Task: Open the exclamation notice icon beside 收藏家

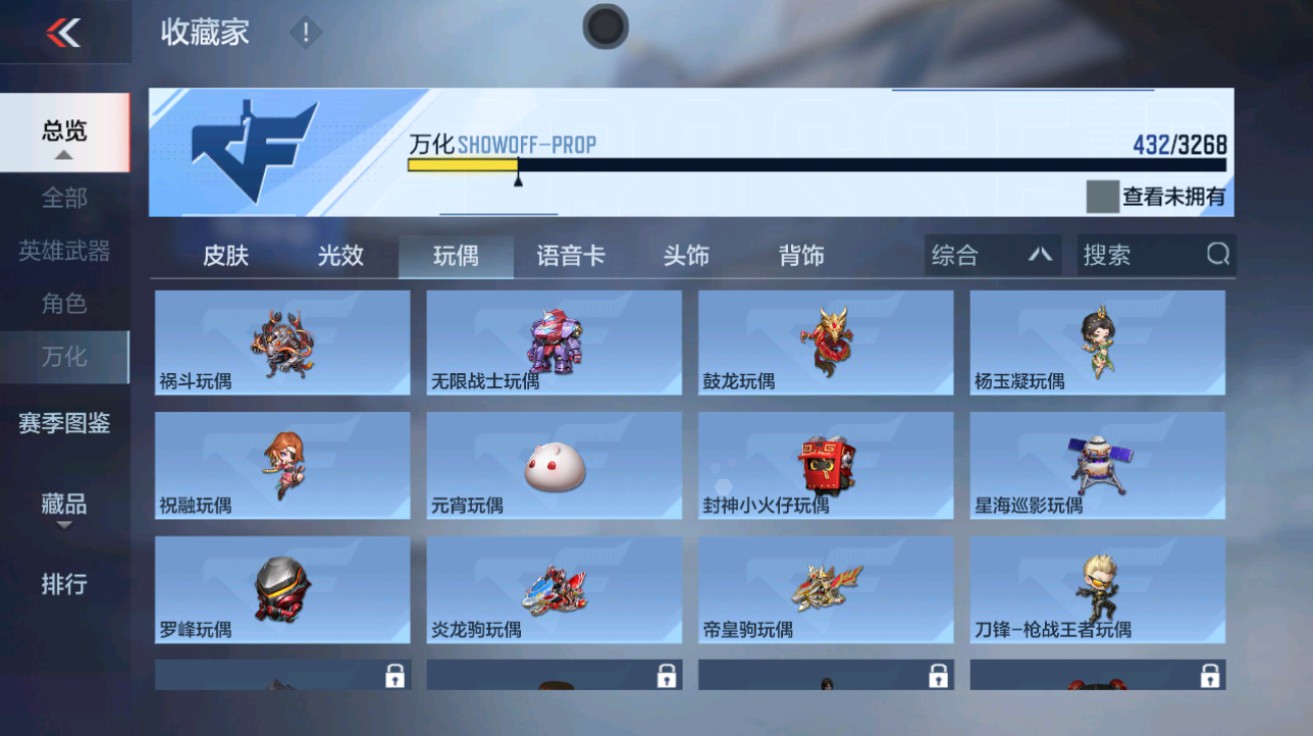Action: [304, 33]
